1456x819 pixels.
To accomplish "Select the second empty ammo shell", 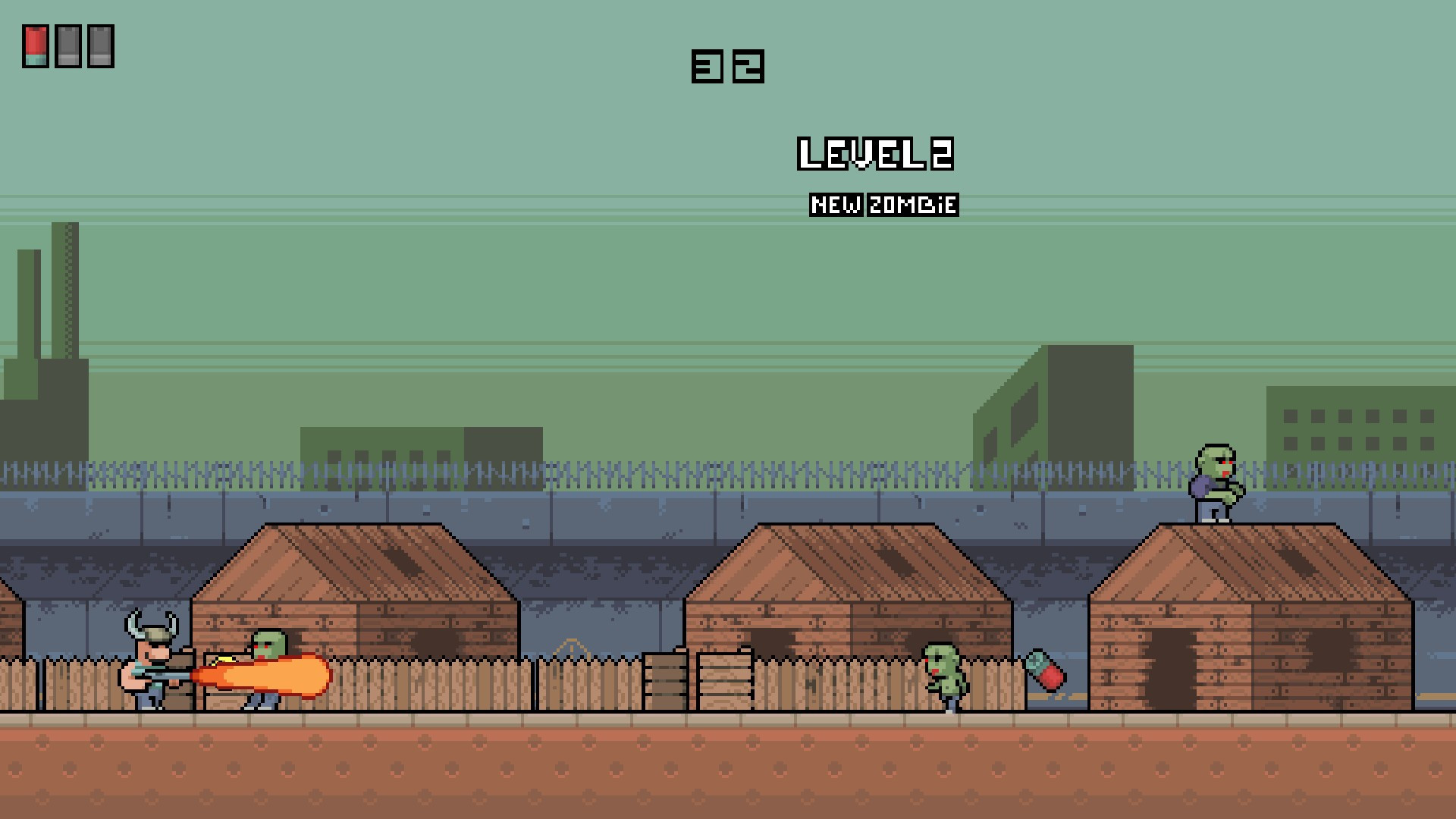I will [x=101, y=45].
